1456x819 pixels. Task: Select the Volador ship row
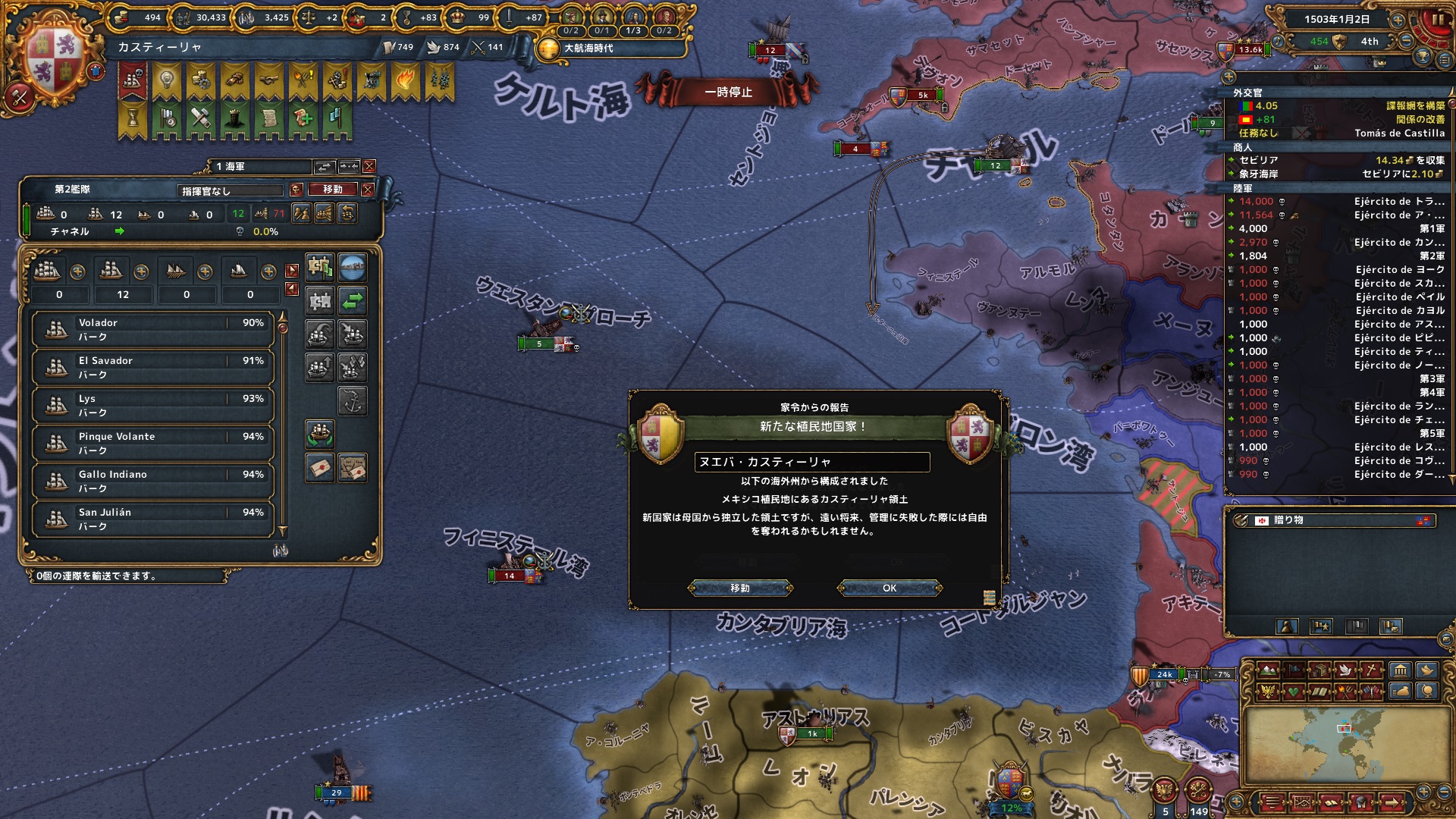click(x=152, y=329)
